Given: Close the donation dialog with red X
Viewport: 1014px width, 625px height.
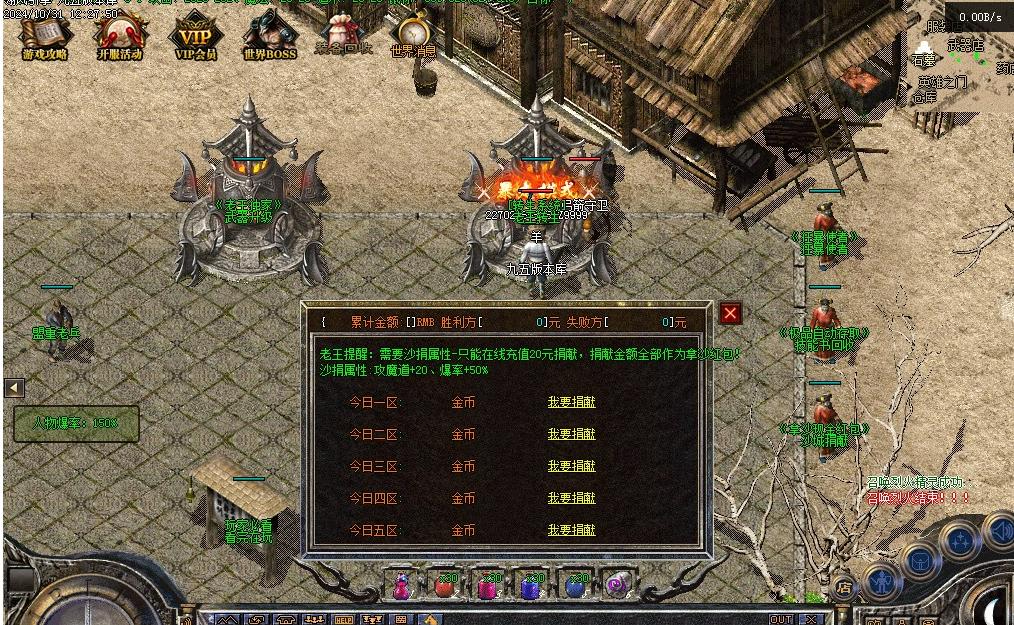Looking at the screenshot, I should 731,313.
